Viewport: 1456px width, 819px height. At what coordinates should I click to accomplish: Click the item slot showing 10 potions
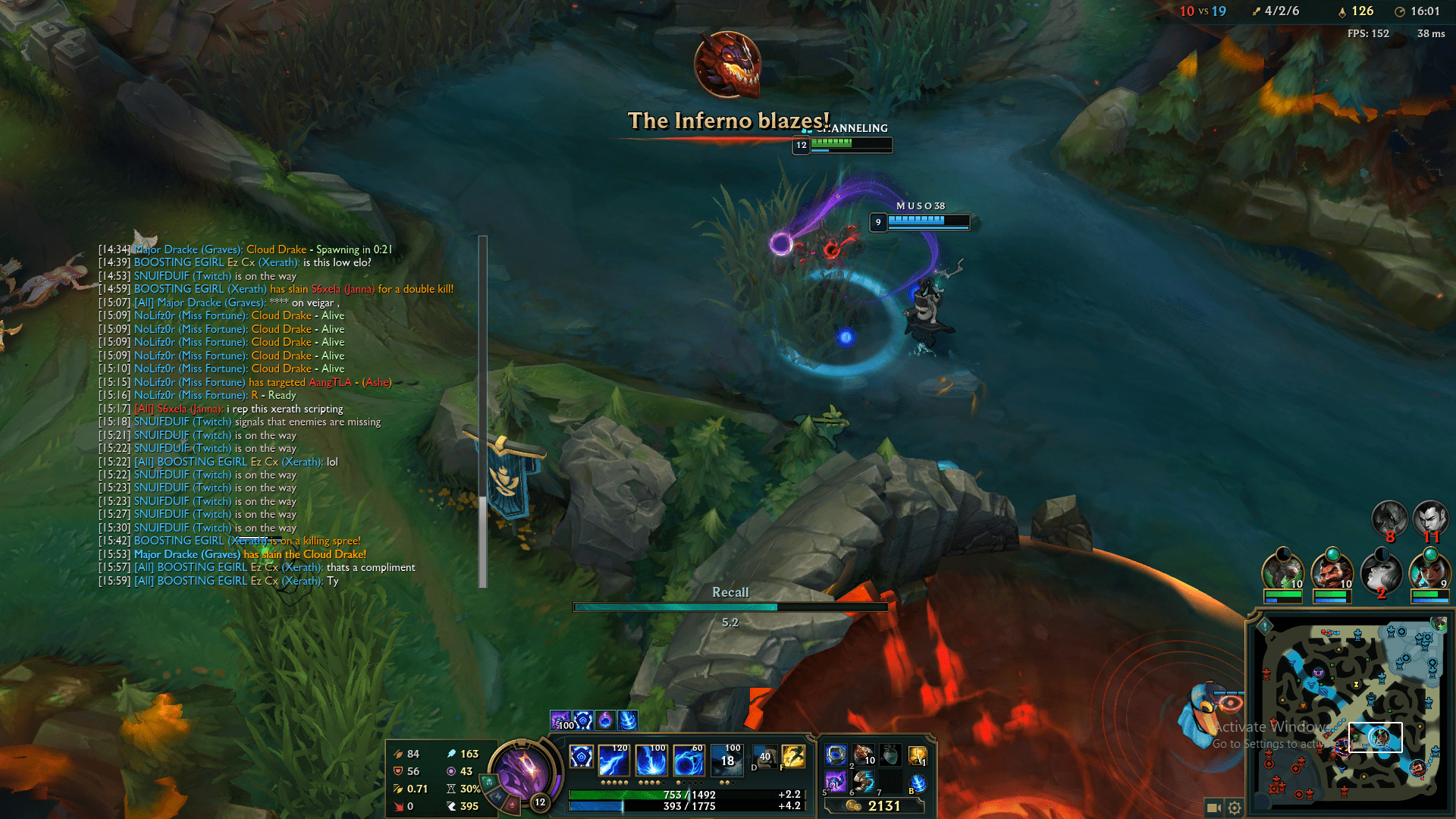864,757
